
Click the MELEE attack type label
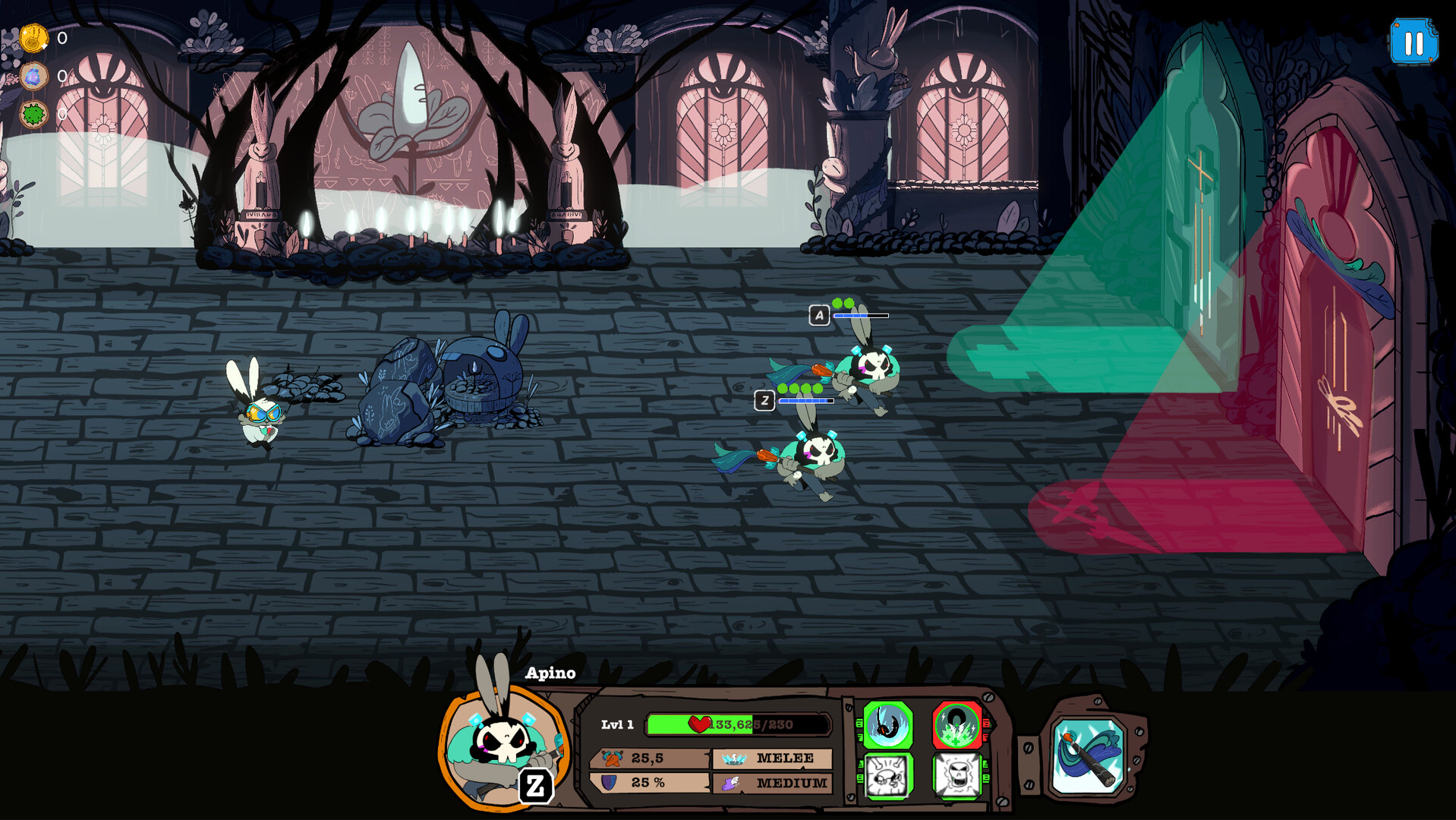(786, 758)
